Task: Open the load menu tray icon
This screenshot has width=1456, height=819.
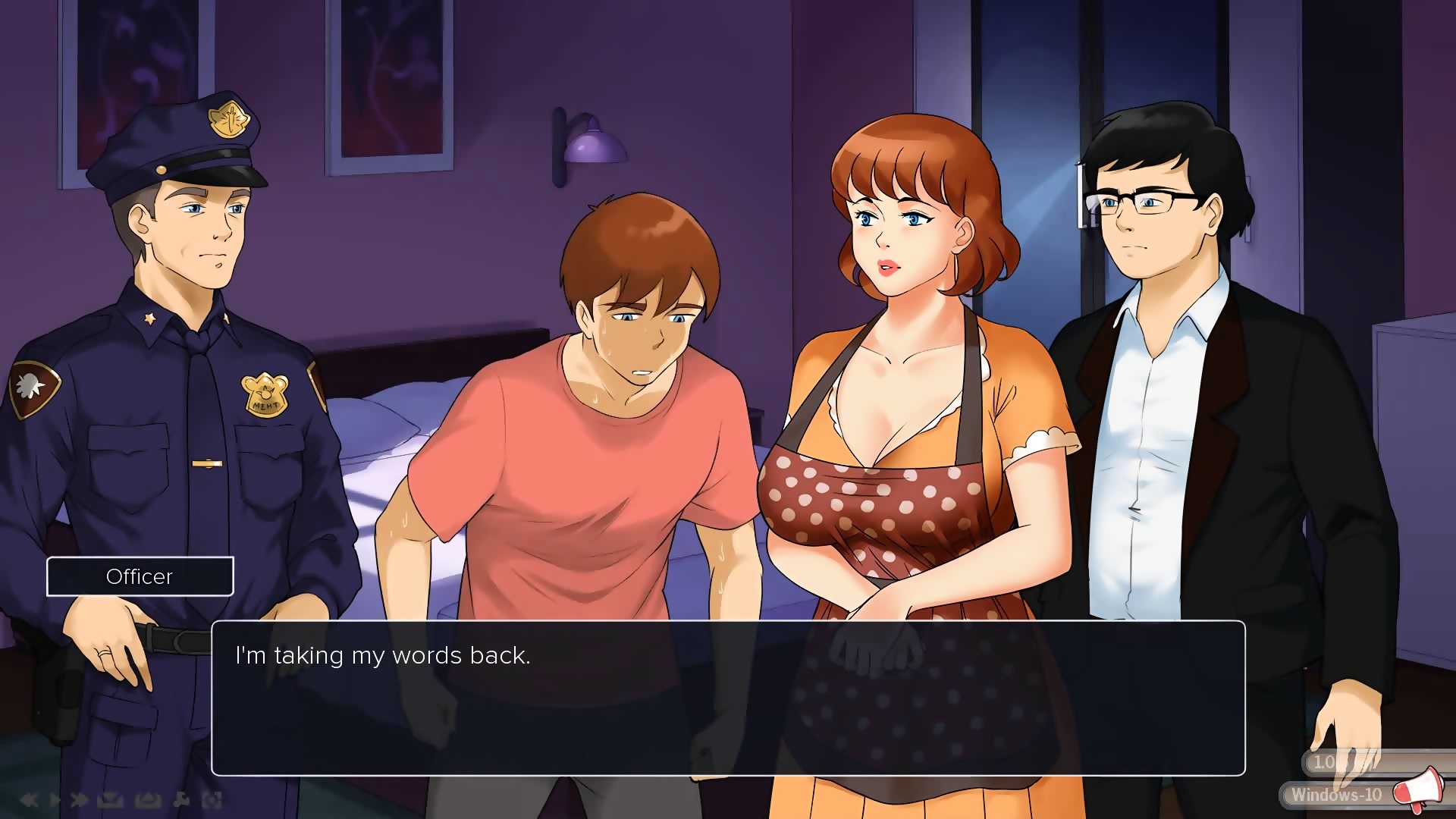Action: [x=147, y=799]
